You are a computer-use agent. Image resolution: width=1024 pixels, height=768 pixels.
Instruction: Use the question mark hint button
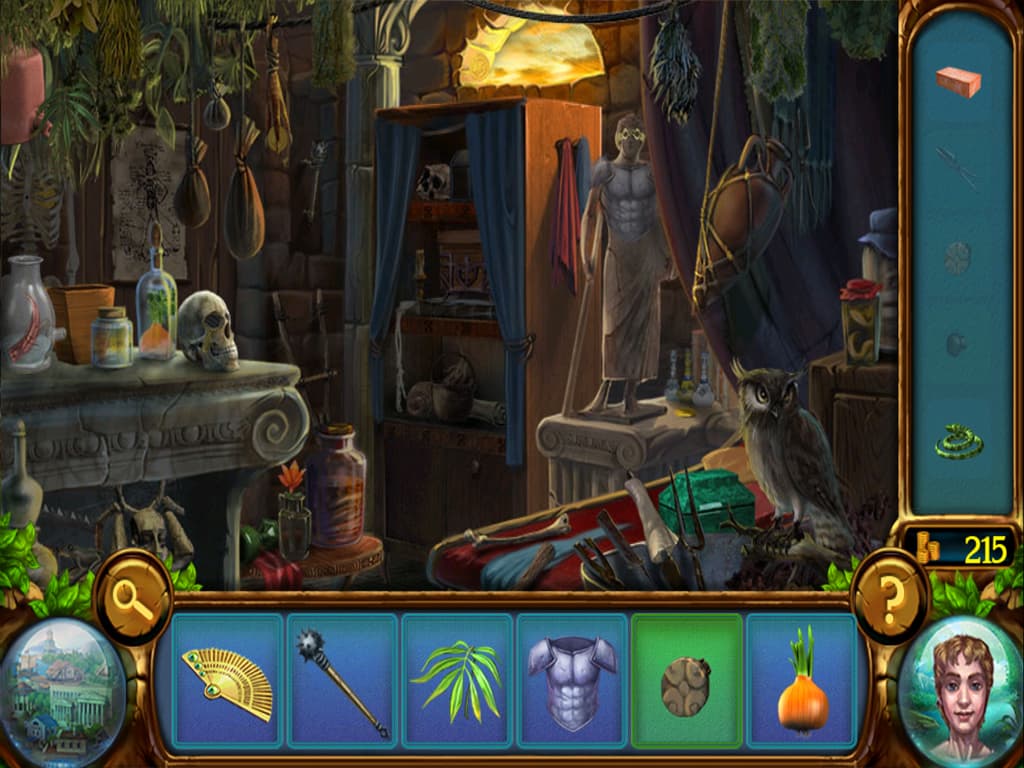point(891,598)
